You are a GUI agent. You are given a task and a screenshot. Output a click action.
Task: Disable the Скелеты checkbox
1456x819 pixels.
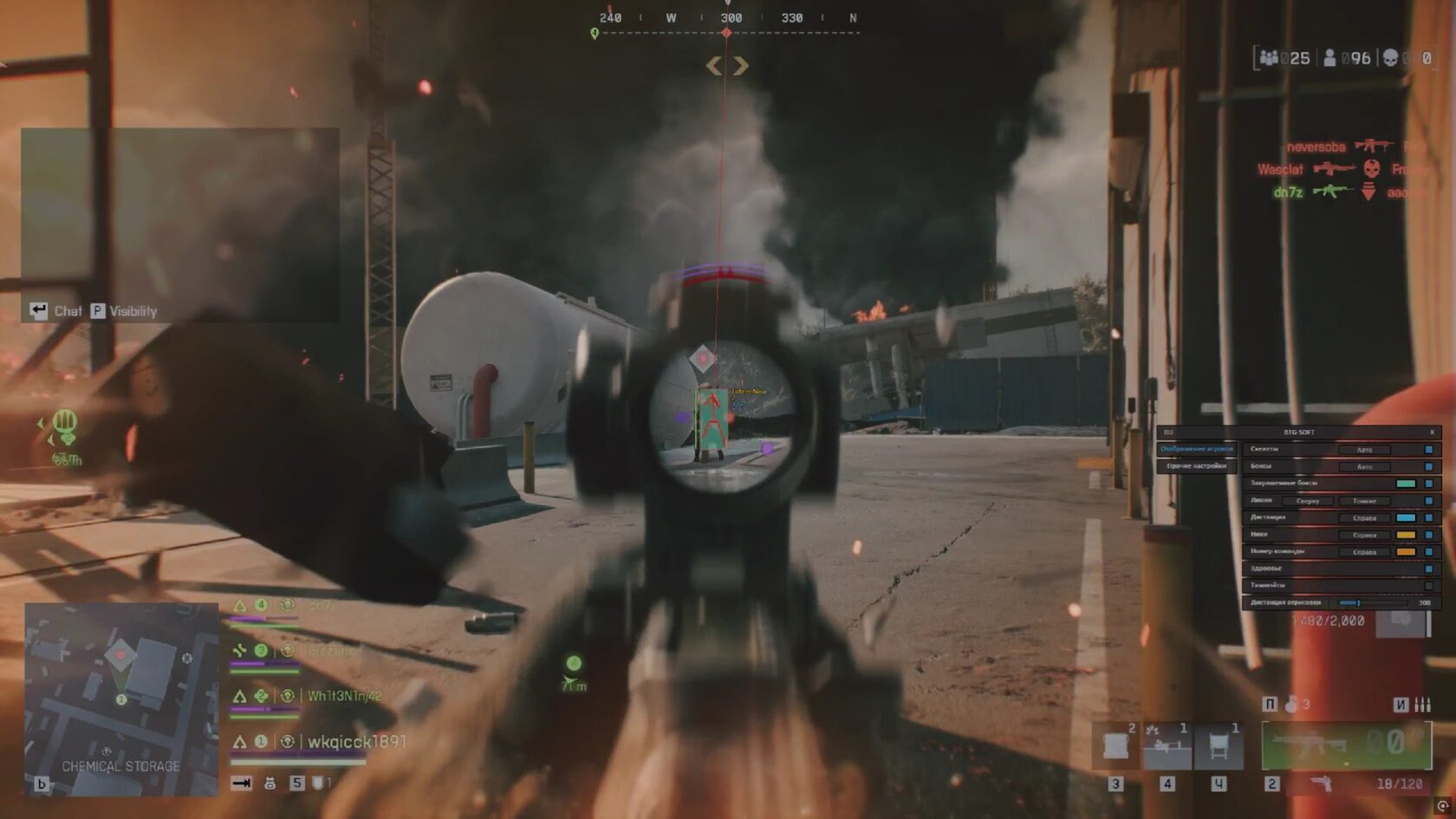(x=1429, y=449)
